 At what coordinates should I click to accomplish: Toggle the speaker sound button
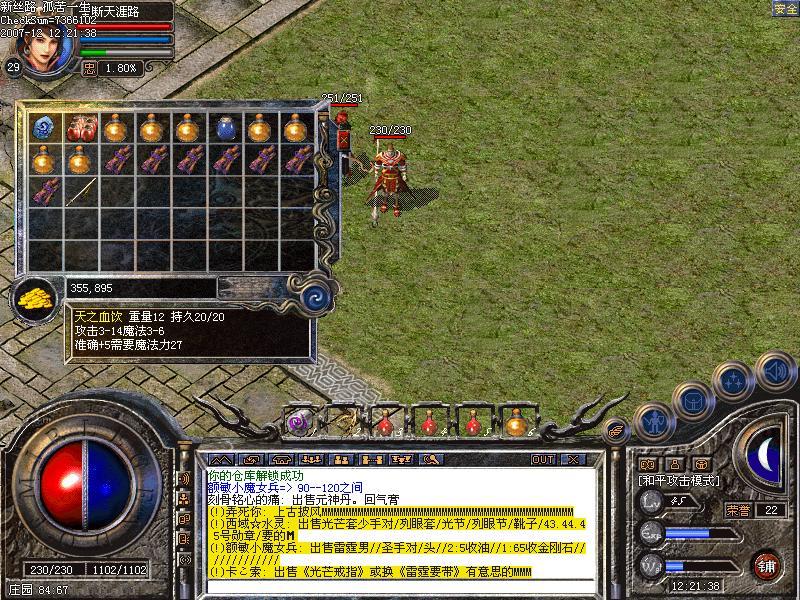(775, 372)
